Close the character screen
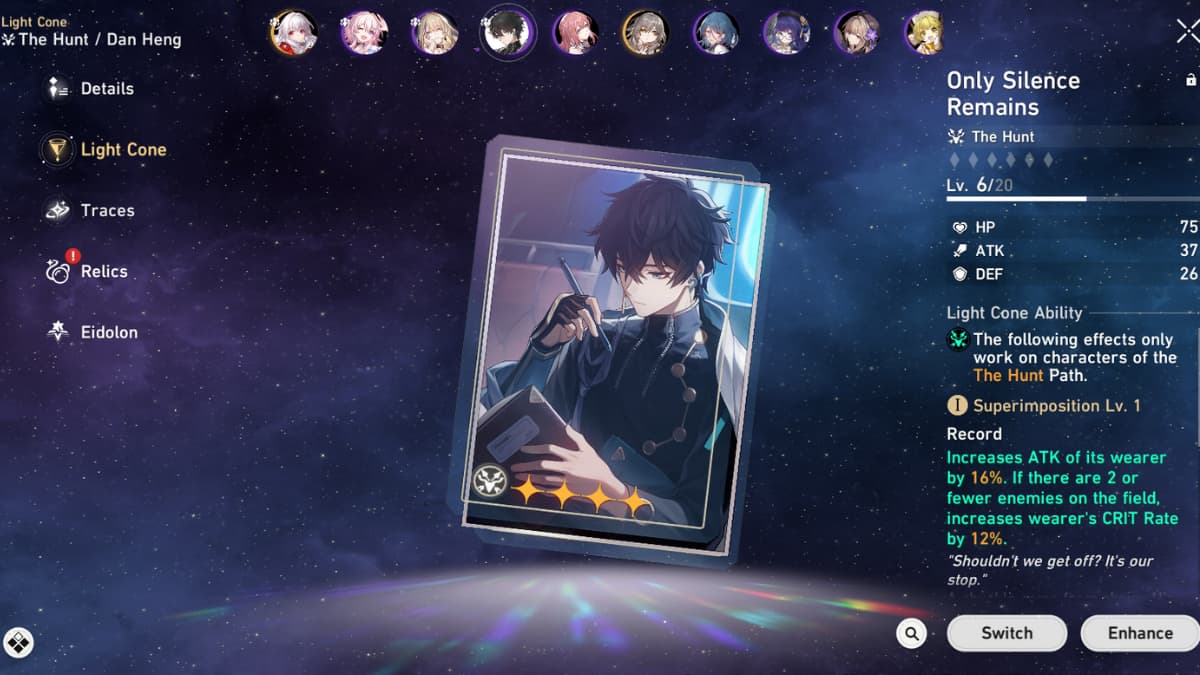 click(x=1187, y=32)
